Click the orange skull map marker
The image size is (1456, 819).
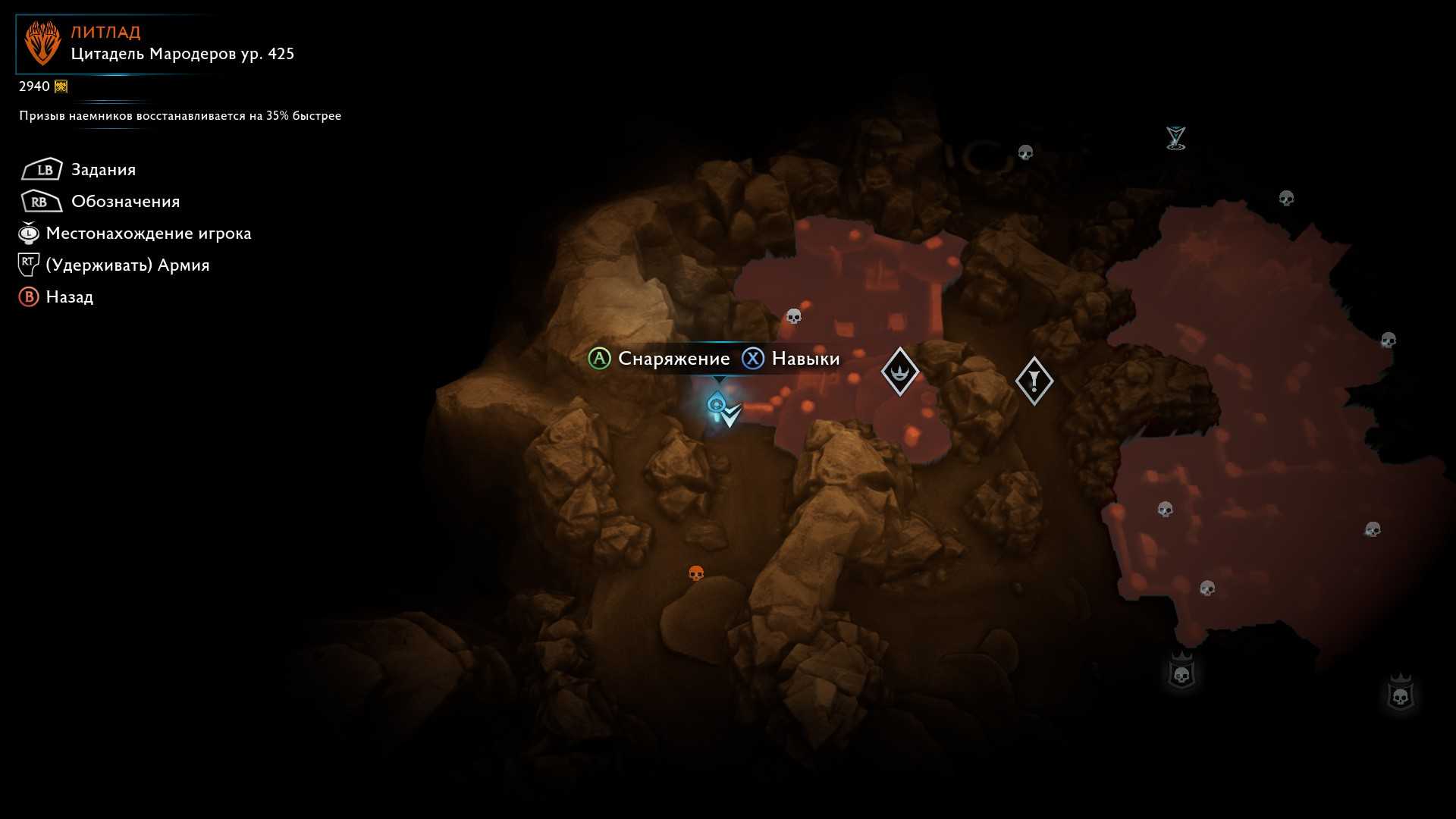point(696,573)
